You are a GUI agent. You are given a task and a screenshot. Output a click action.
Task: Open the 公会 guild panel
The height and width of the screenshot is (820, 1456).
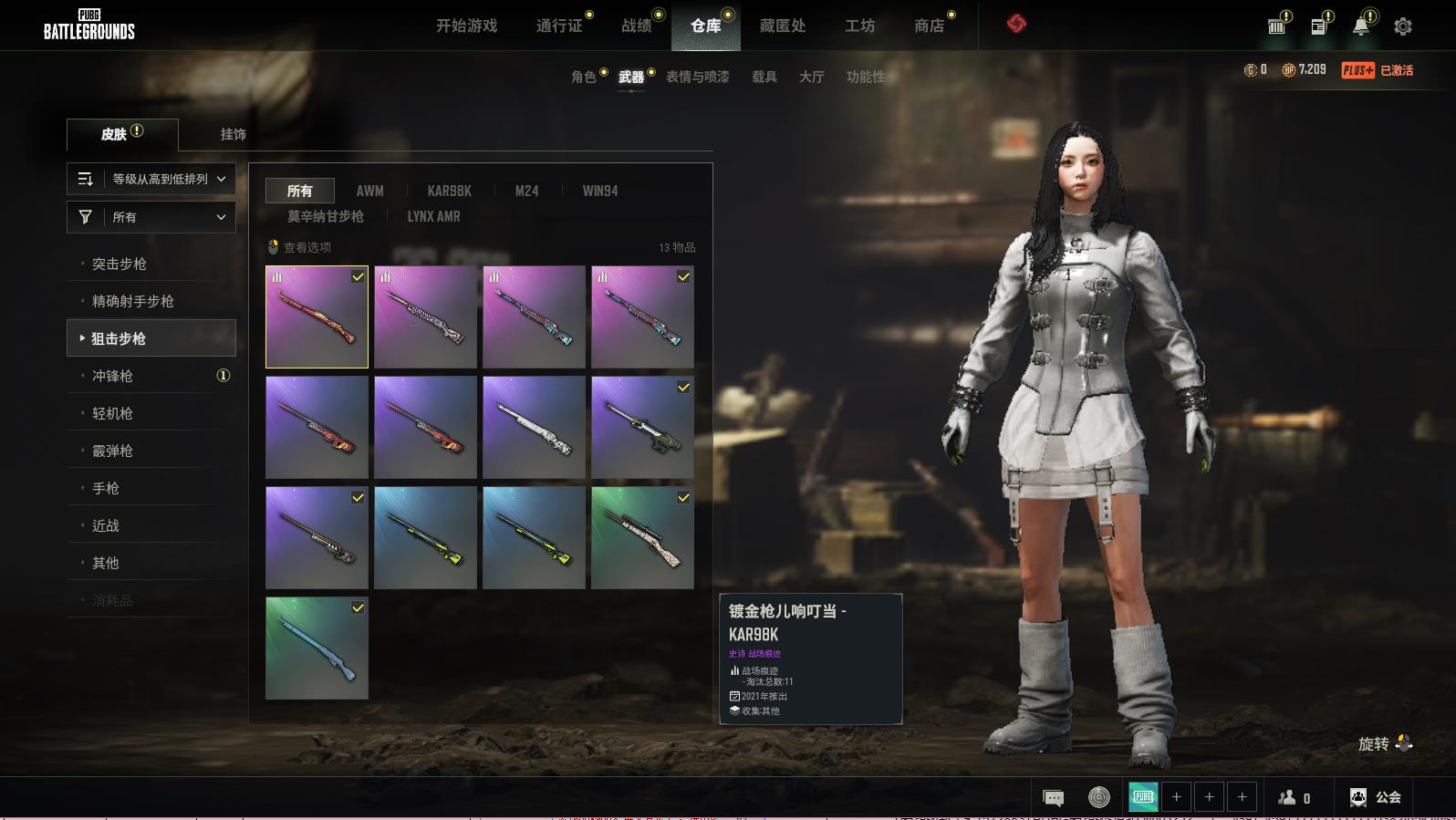(1376, 797)
